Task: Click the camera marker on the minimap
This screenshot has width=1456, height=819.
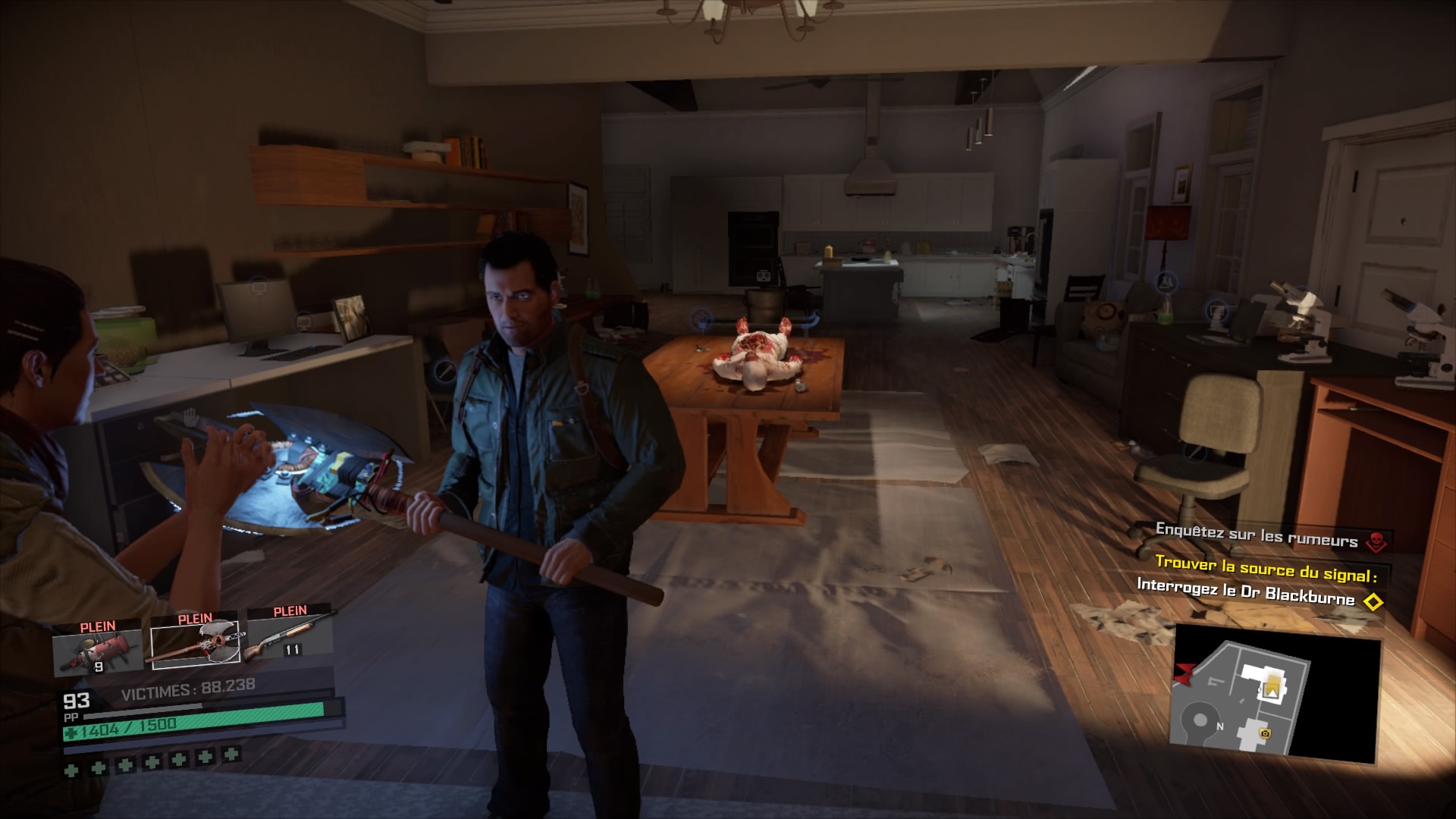Action: pyautogui.click(x=1265, y=733)
